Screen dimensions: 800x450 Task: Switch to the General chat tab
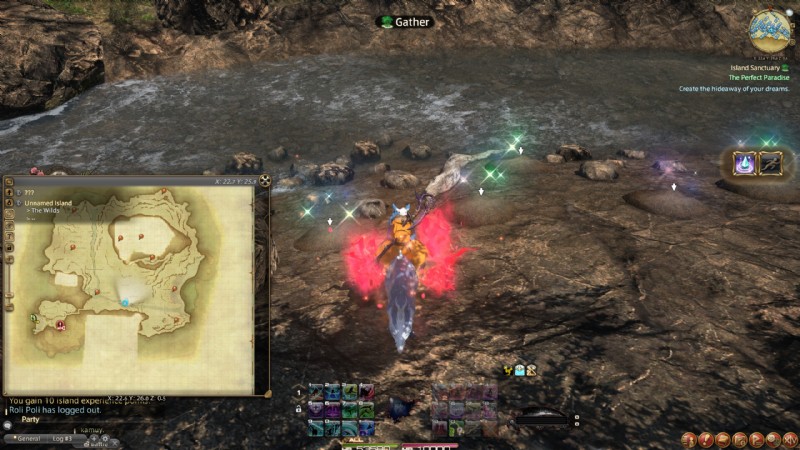point(28,438)
